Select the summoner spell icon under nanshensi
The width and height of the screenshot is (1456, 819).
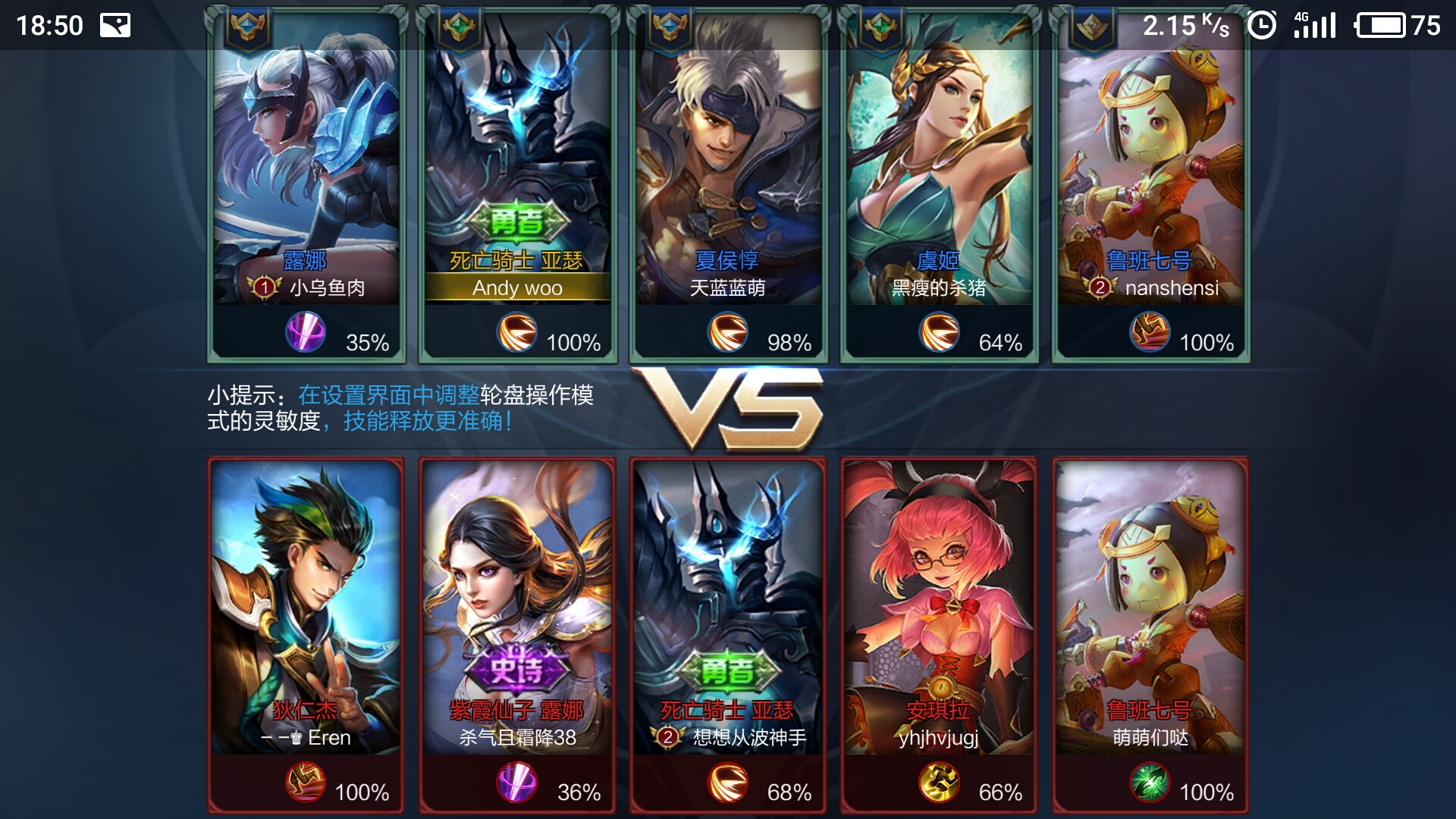(x=1150, y=333)
